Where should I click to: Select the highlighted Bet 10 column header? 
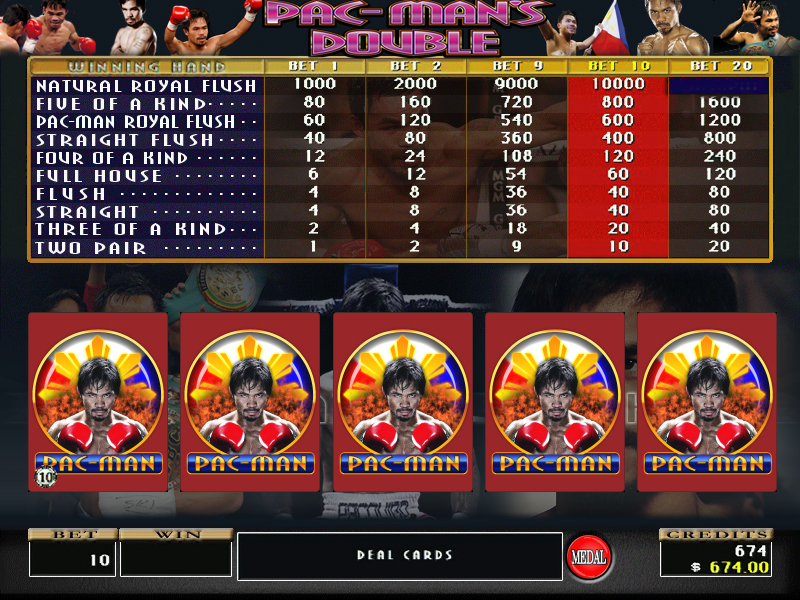(x=617, y=66)
